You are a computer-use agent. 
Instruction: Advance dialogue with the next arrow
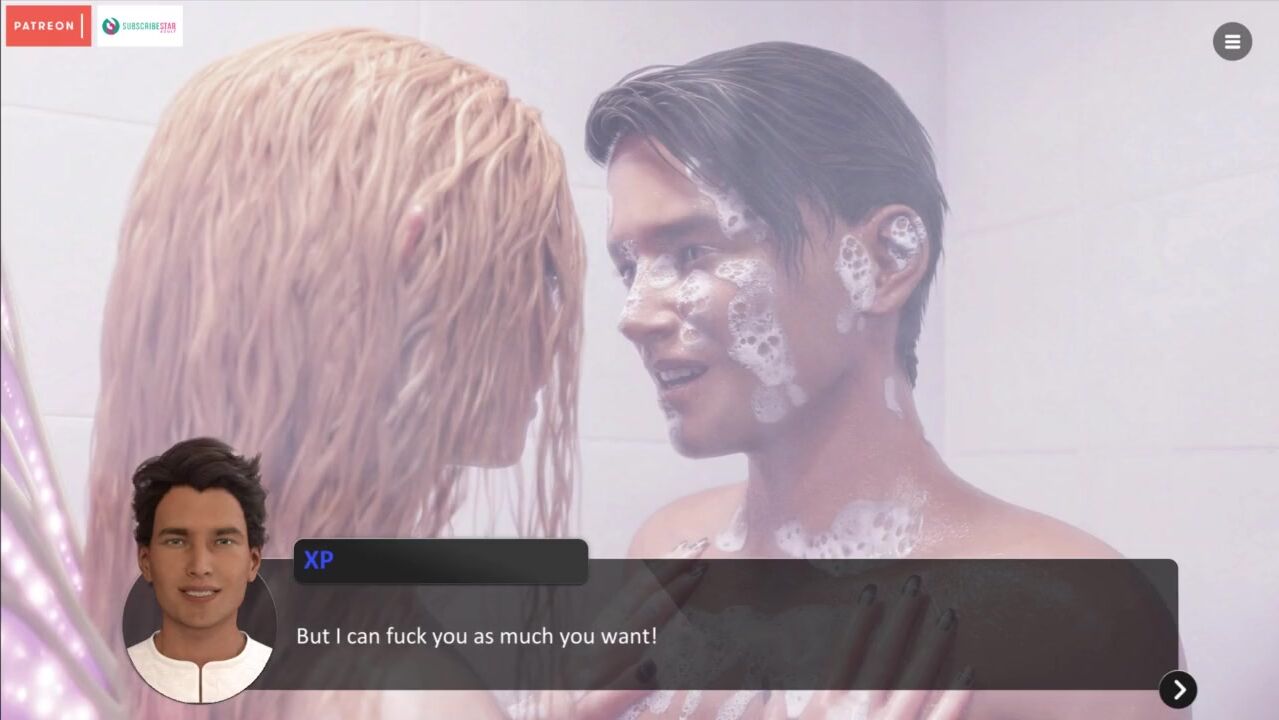pyautogui.click(x=1178, y=689)
